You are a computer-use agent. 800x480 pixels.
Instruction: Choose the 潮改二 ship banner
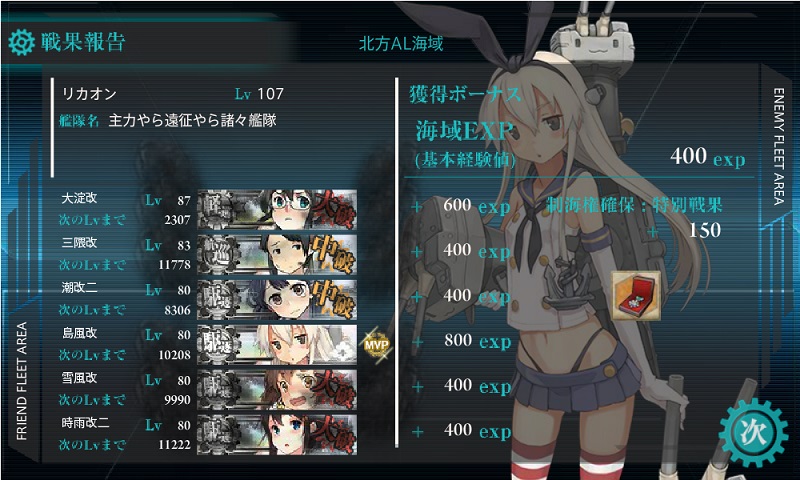(278, 297)
